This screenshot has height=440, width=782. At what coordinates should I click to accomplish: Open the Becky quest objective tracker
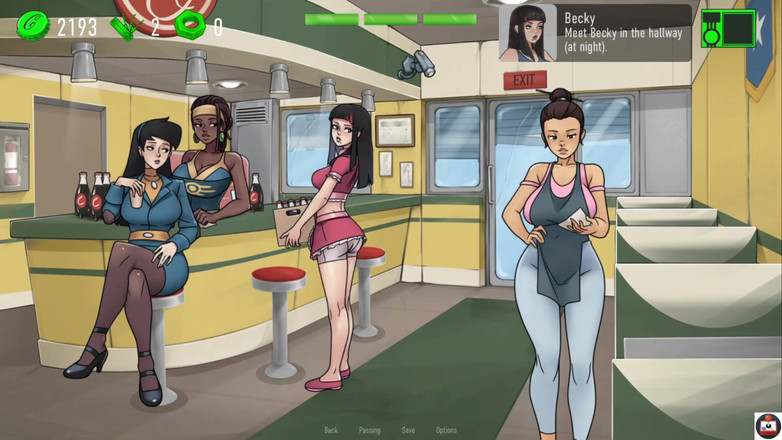point(594,33)
